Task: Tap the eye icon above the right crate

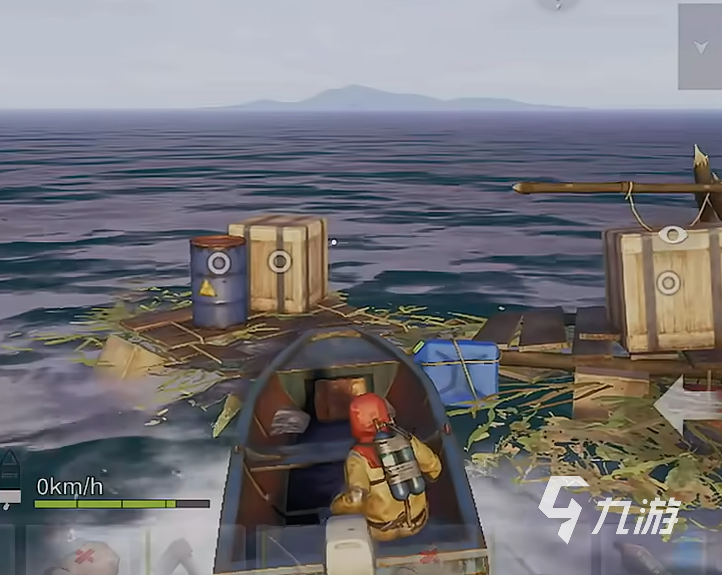Action: pos(669,236)
